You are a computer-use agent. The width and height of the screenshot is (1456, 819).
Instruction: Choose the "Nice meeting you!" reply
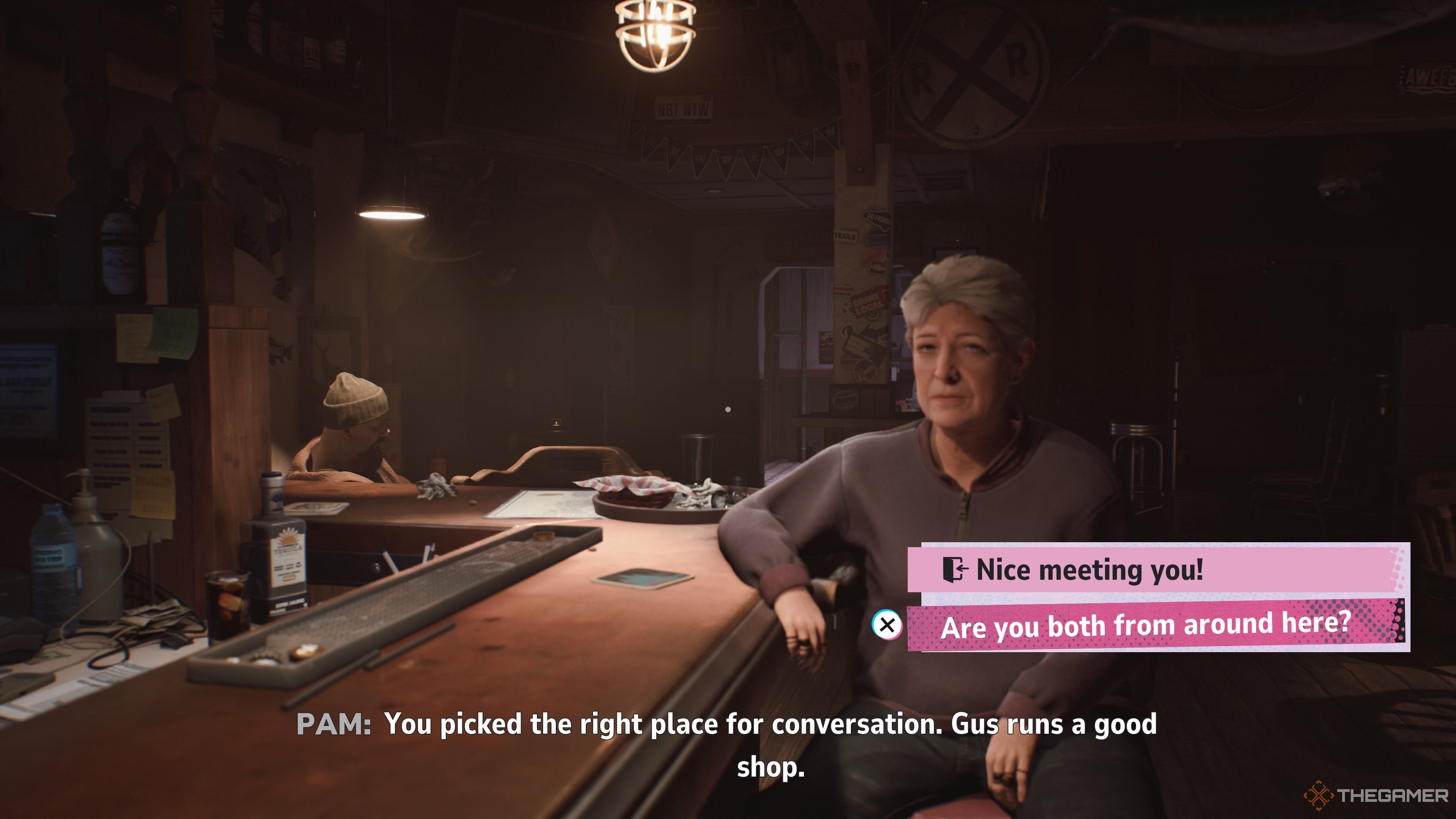point(1090,569)
